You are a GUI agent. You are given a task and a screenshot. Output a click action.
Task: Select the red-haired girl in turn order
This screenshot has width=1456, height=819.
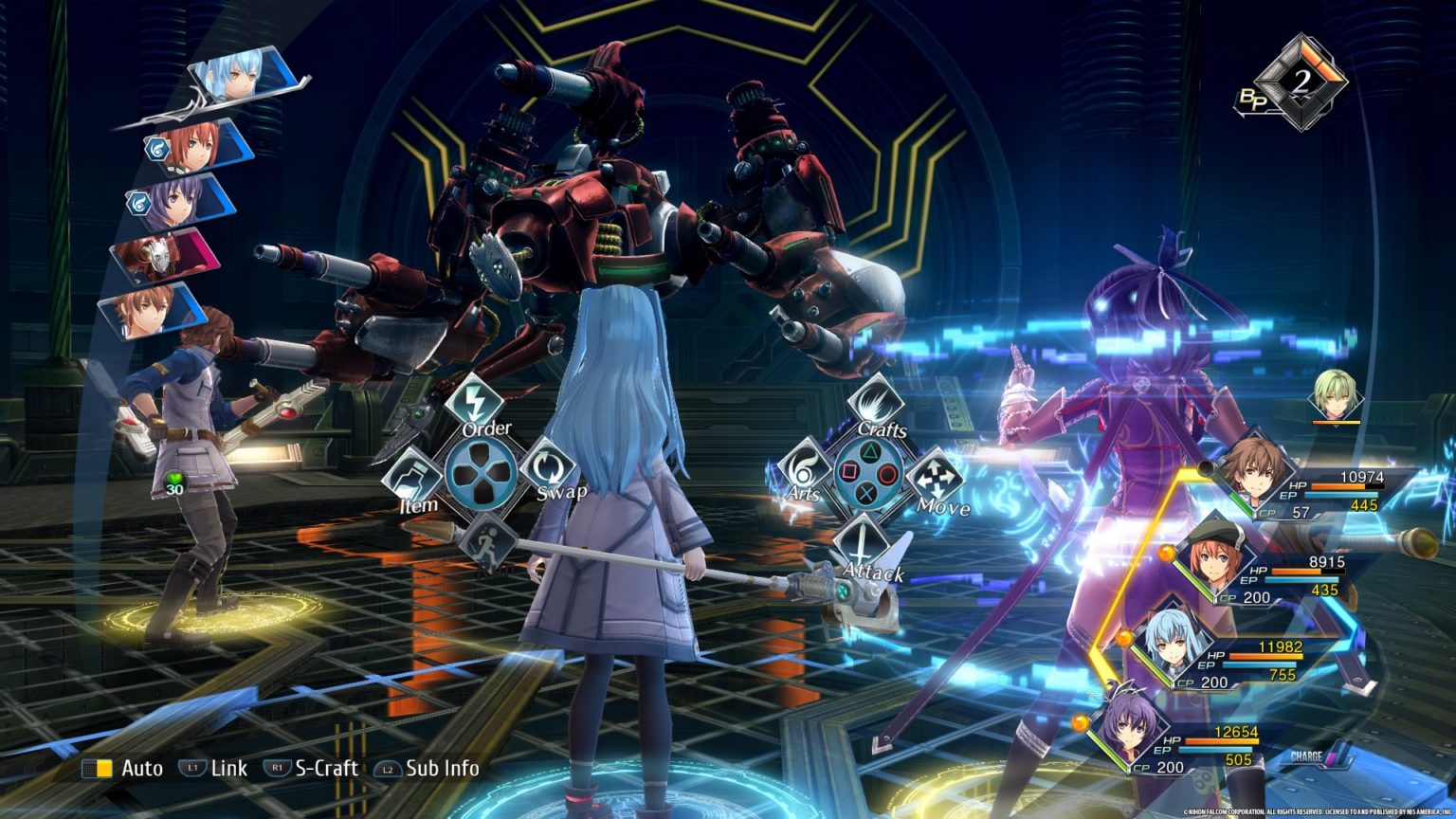pyautogui.click(x=195, y=147)
